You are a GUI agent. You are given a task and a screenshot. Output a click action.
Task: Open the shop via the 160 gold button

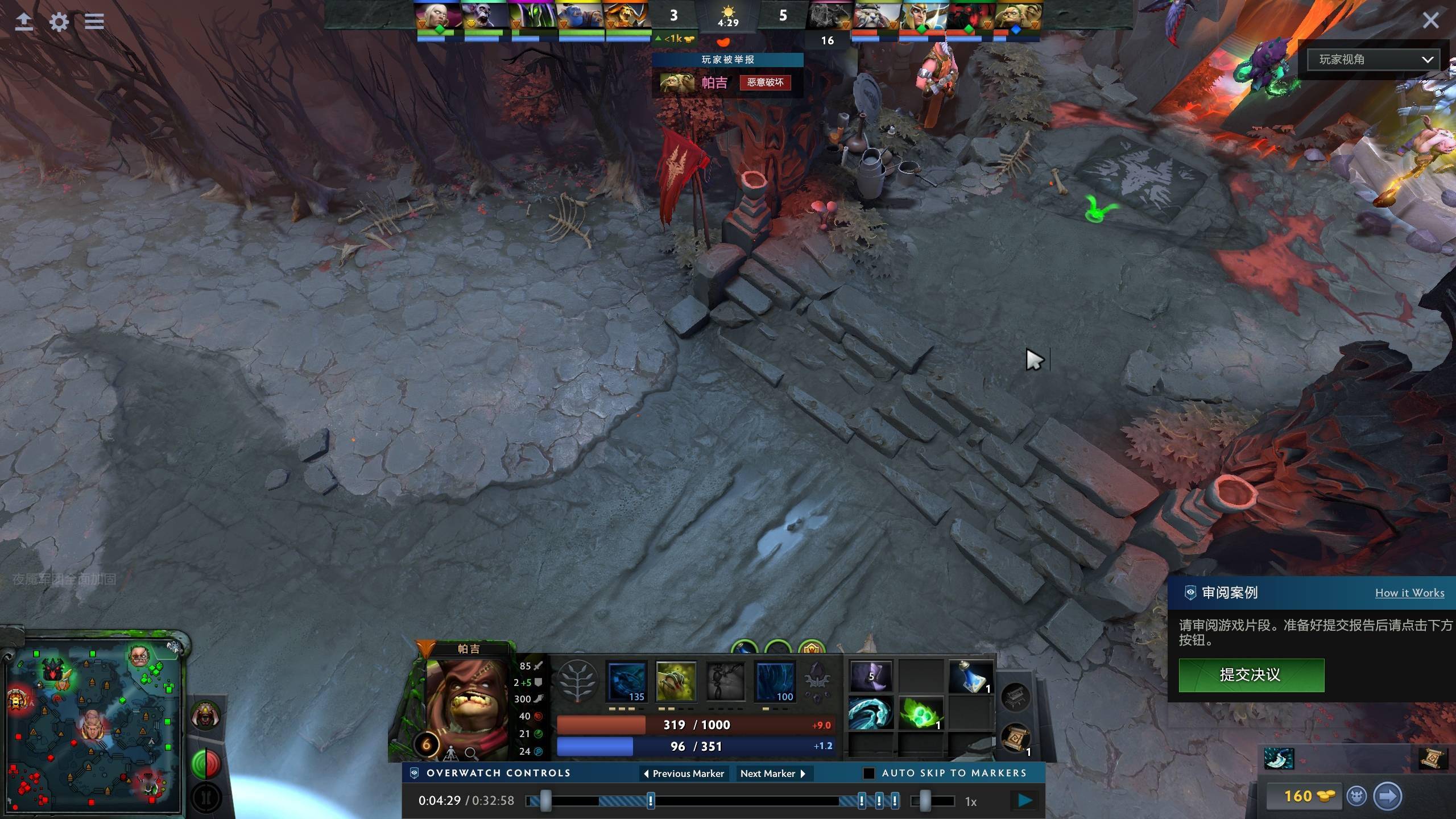(x=1301, y=796)
